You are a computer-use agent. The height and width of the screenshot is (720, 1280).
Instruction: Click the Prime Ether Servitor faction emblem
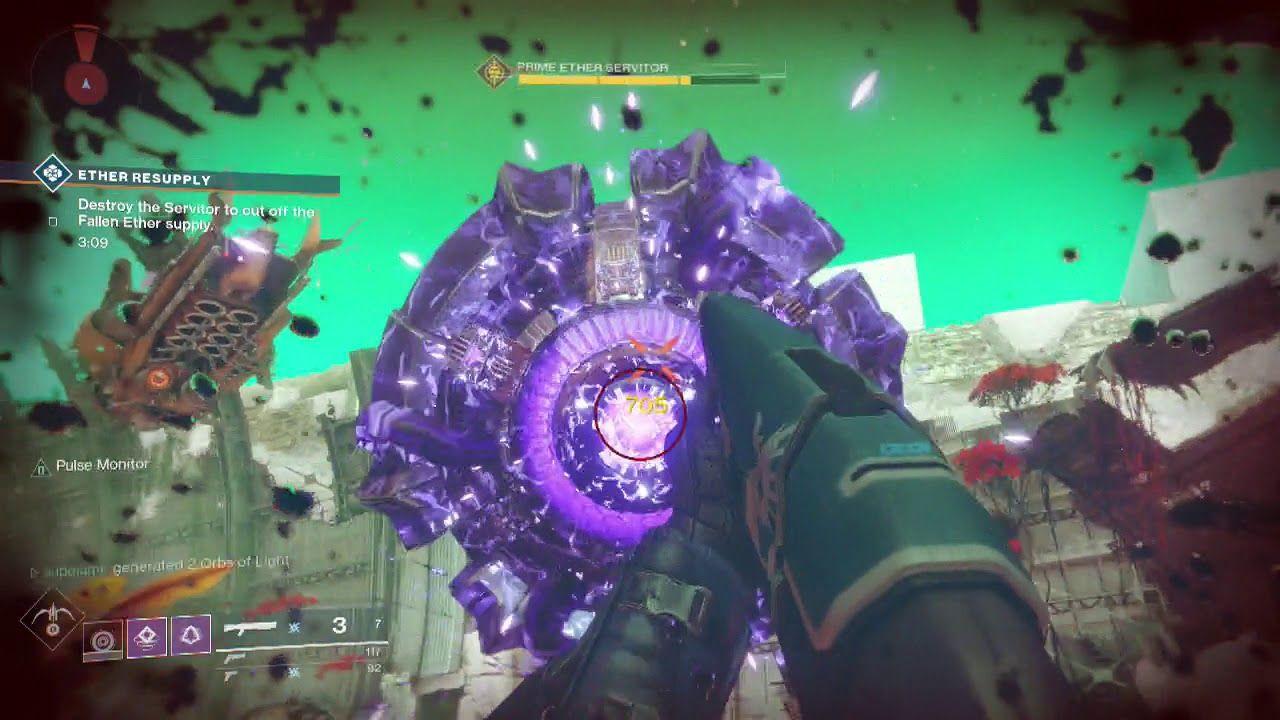tap(495, 71)
